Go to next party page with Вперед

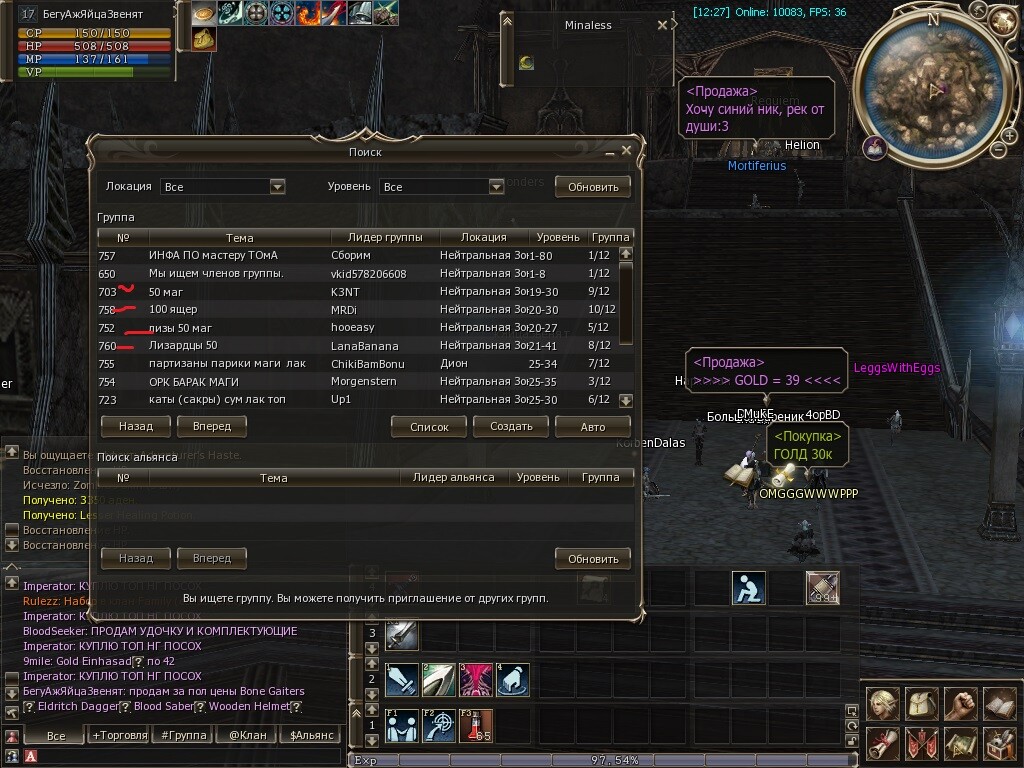click(212, 426)
